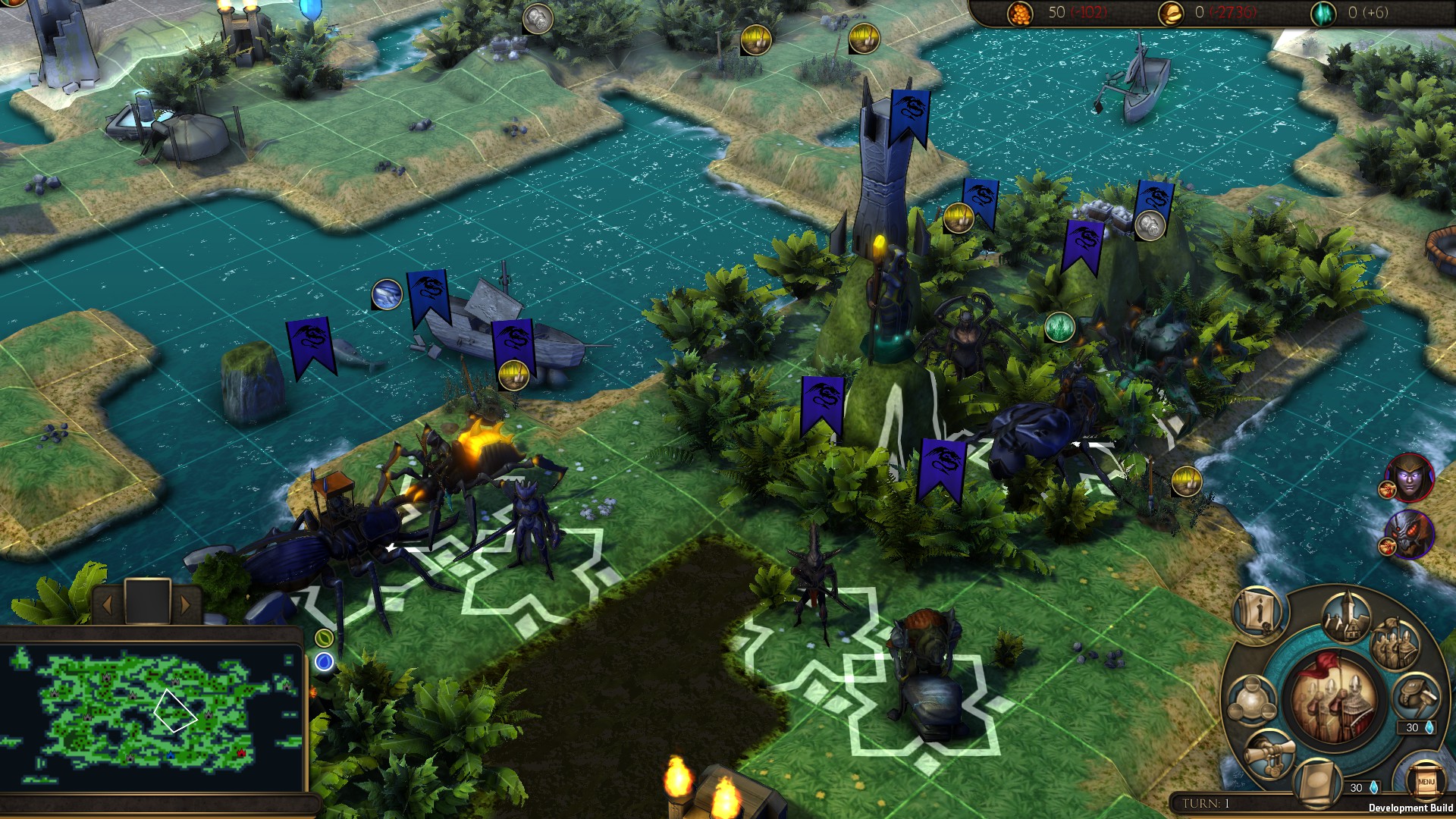
Task: Open the MENU scroll button
Action: pos(1428,780)
